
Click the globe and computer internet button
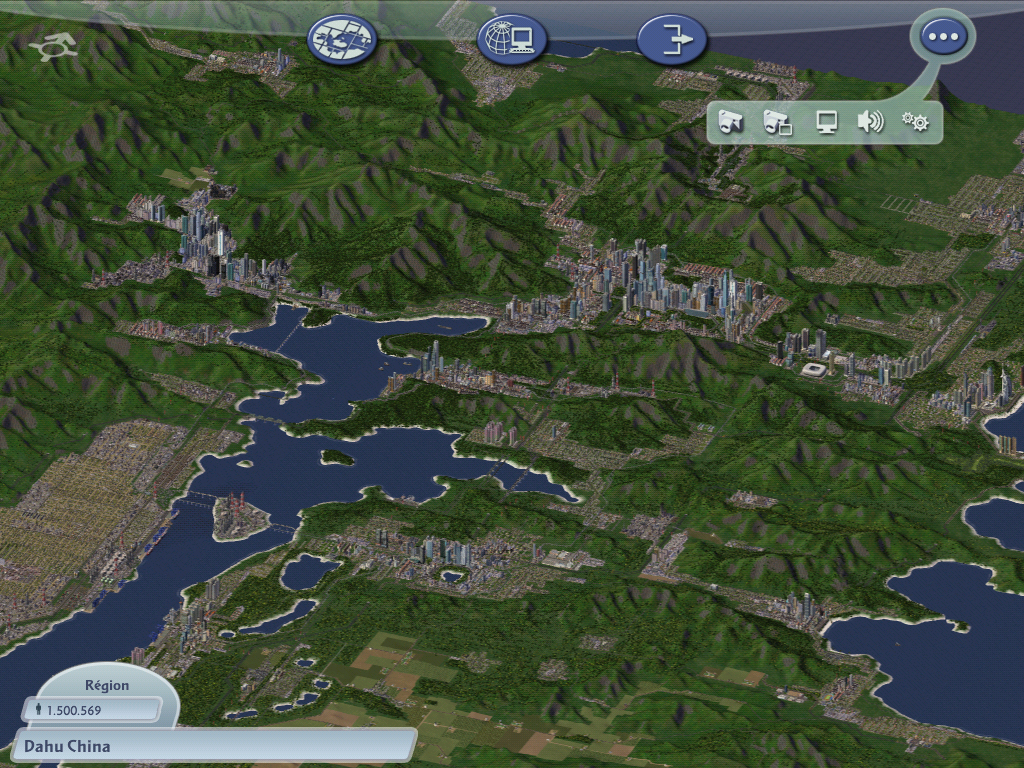pyautogui.click(x=513, y=40)
